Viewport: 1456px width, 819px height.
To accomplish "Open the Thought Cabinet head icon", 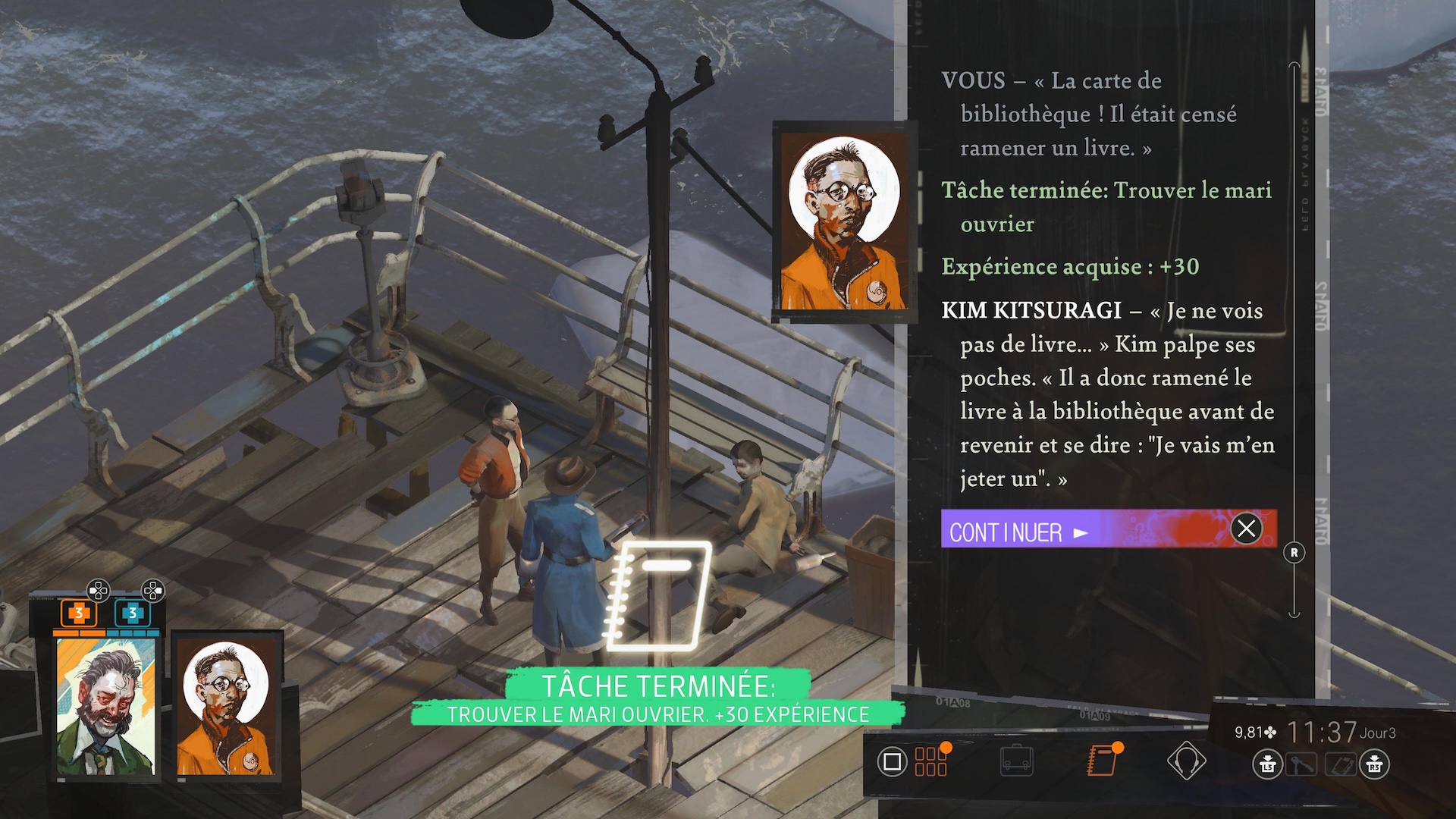I will tap(1186, 761).
